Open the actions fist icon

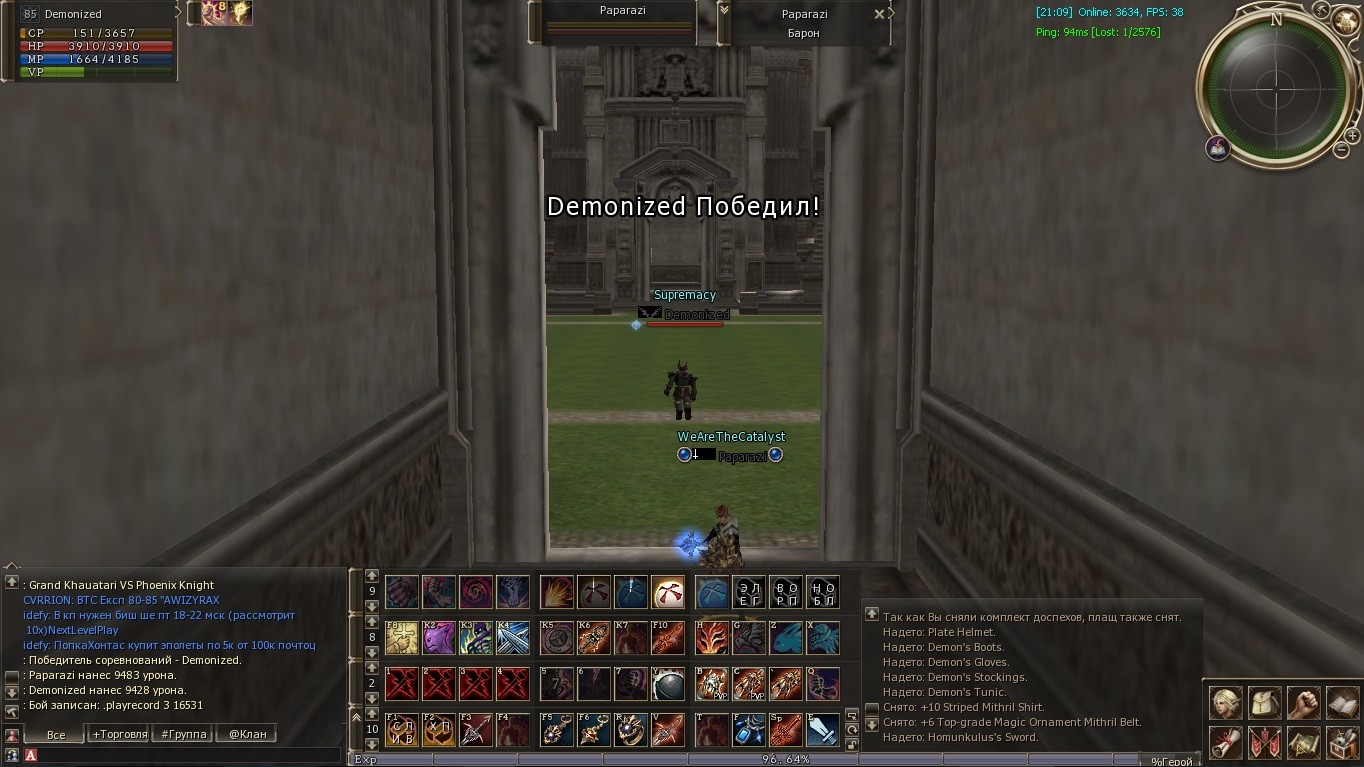pyautogui.click(x=1303, y=703)
